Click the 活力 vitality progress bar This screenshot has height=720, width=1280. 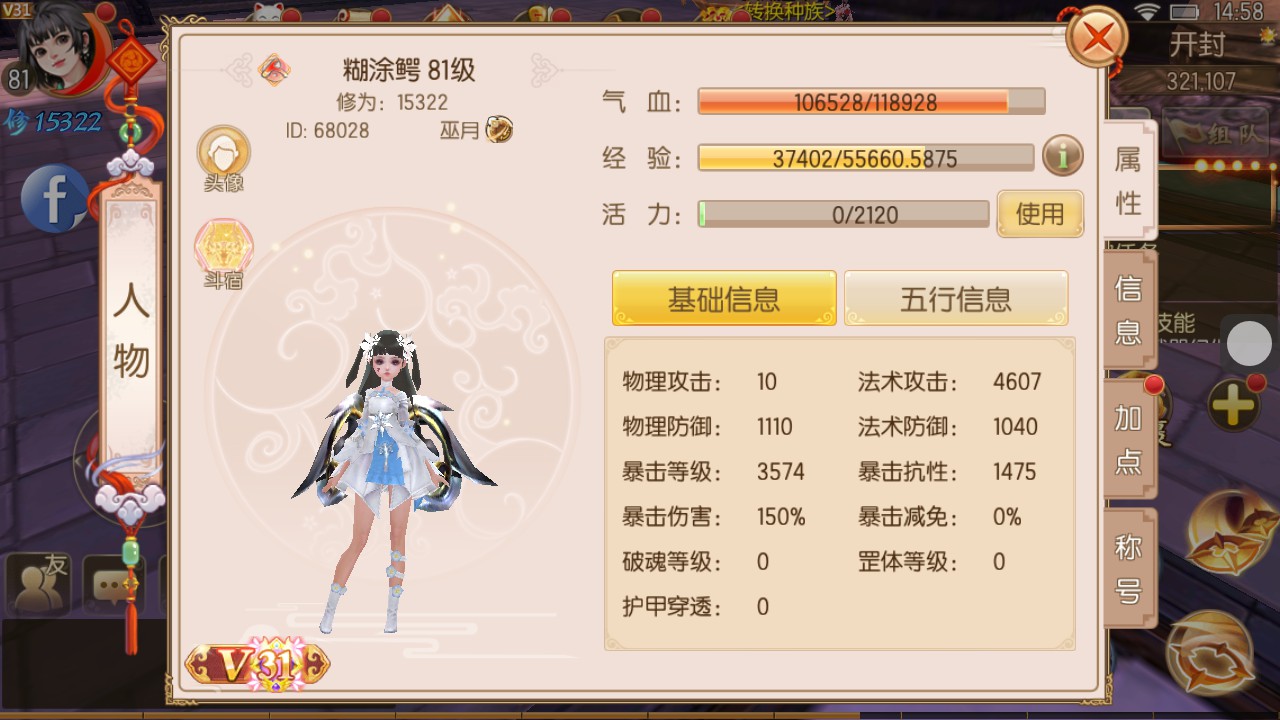pos(843,214)
